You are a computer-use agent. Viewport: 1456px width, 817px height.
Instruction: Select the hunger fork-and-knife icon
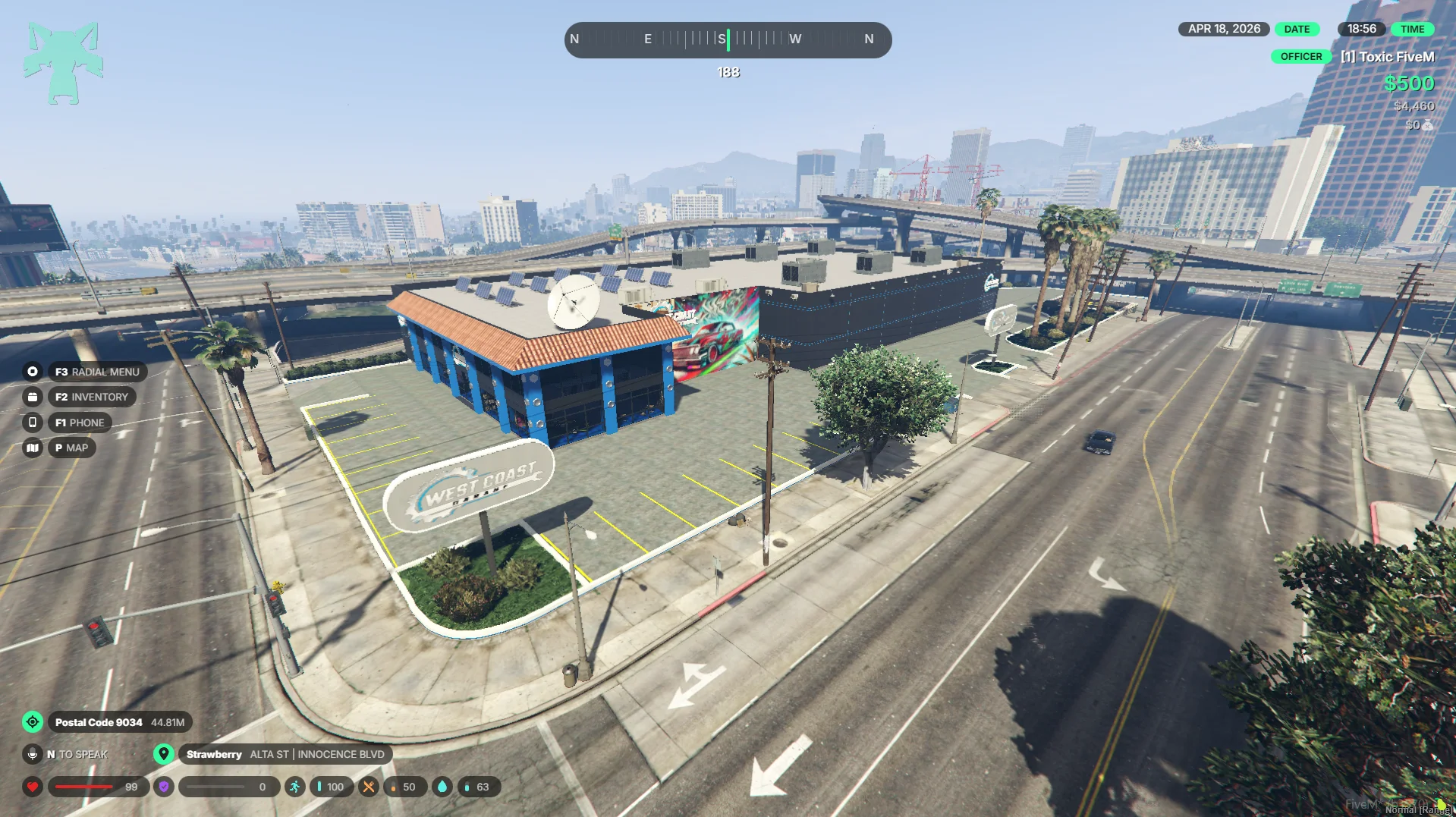tap(368, 787)
